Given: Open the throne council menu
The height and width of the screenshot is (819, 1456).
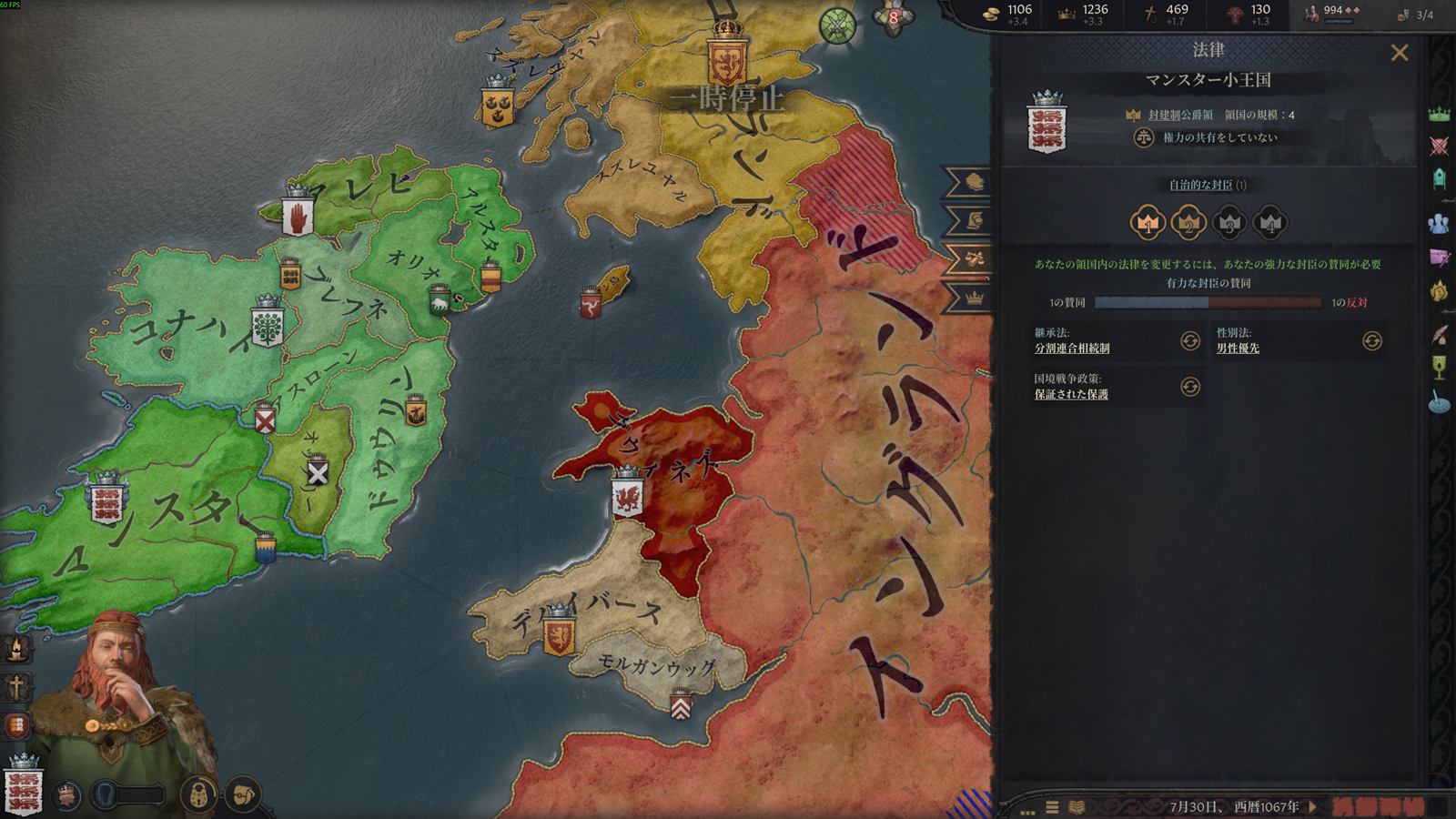Looking at the screenshot, I should (x=1439, y=178).
